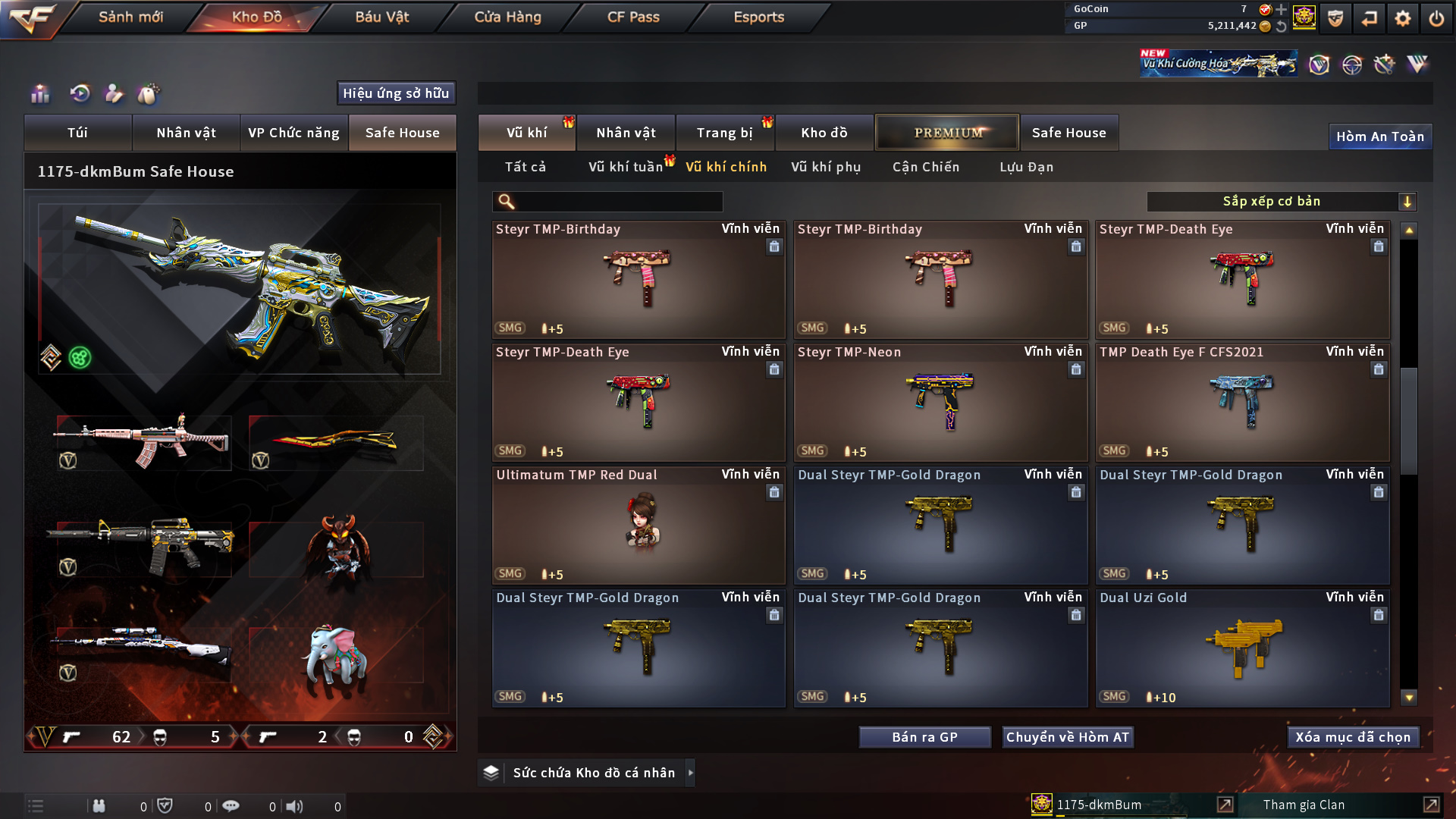1456x819 pixels.
Task: Click Xóa mục đã chọn button
Action: 1353,737
